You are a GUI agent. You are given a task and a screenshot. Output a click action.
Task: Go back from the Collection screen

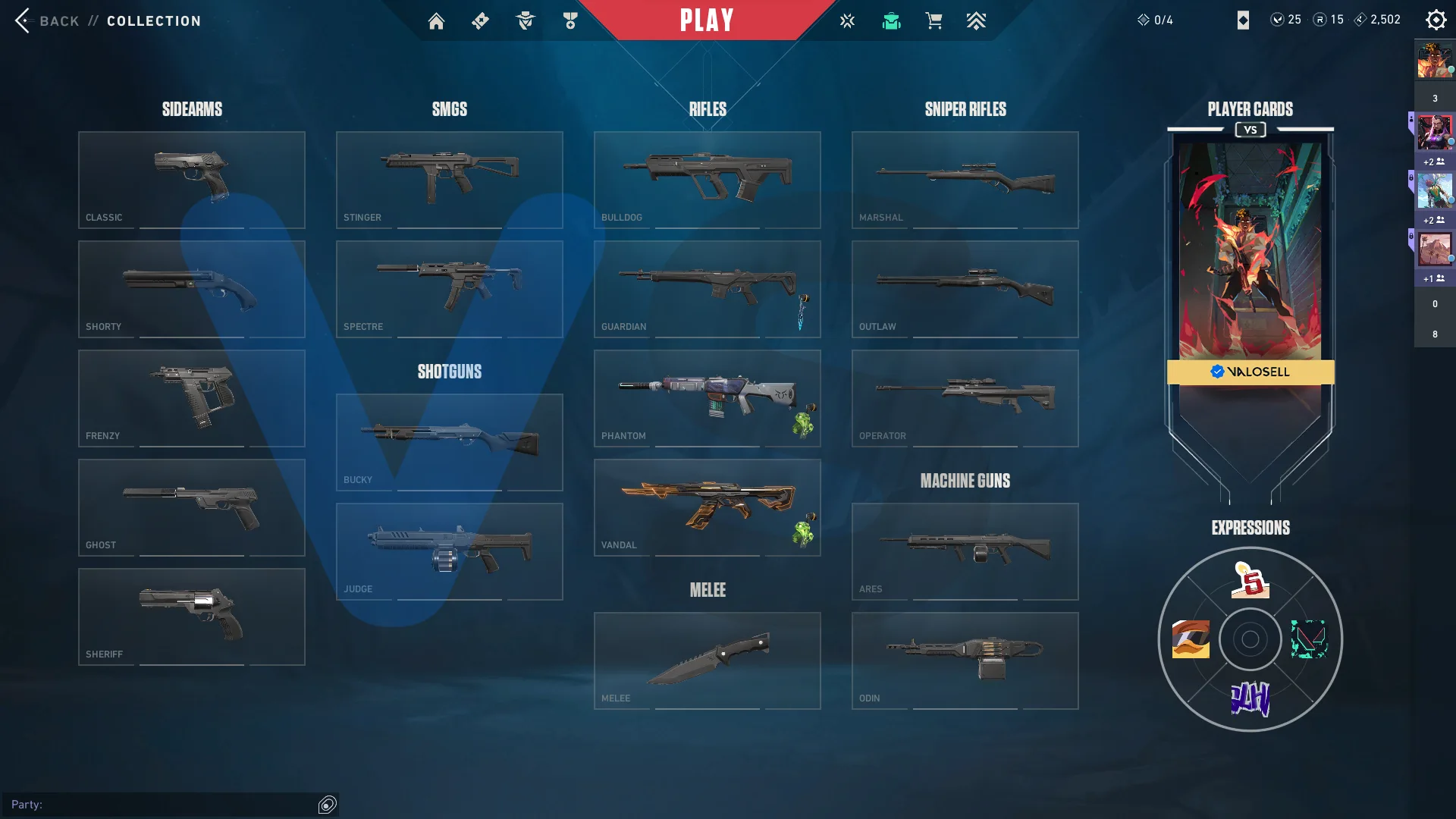[24, 20]
